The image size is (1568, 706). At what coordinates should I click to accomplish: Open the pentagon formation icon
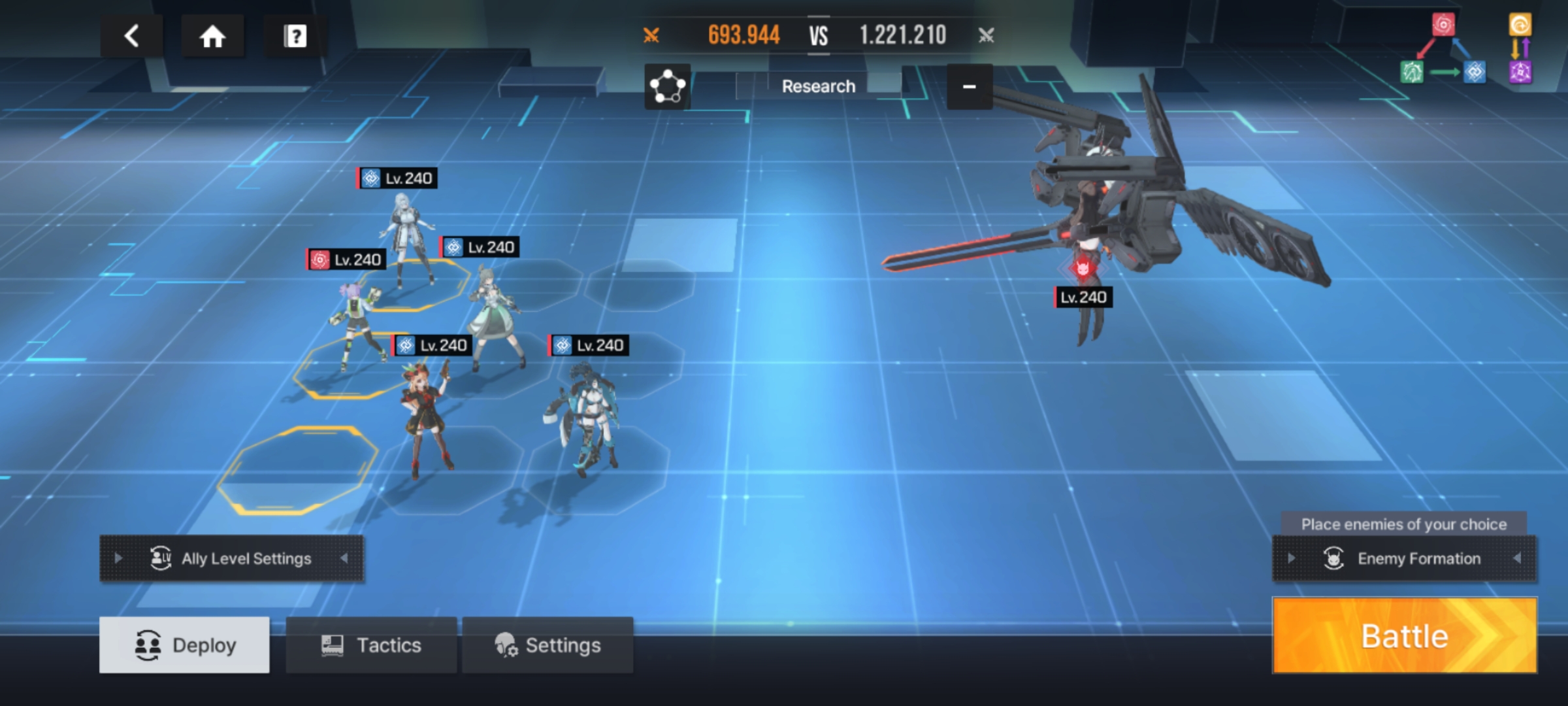667,86
